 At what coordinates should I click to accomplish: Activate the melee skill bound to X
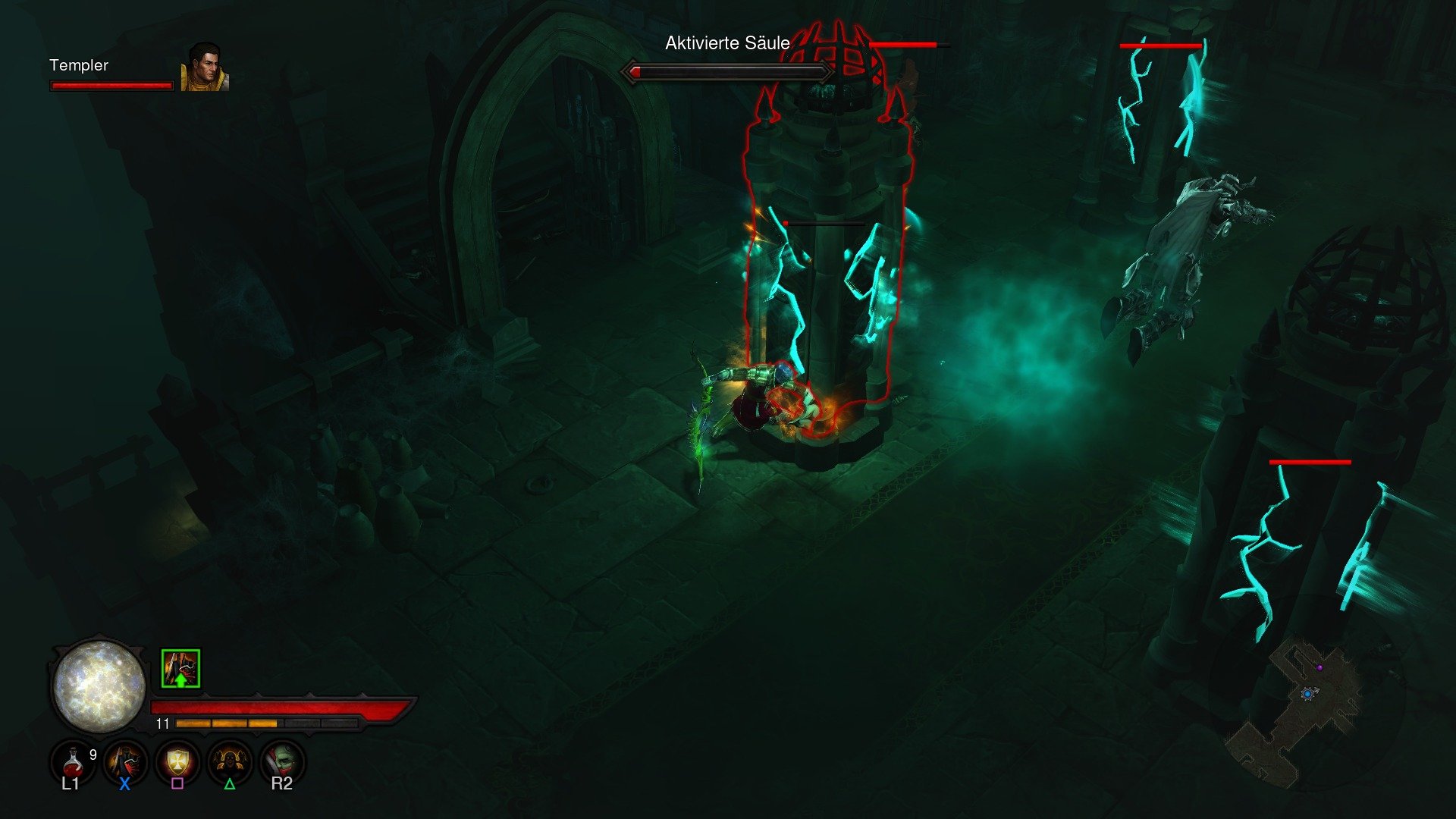click(126, 762)
